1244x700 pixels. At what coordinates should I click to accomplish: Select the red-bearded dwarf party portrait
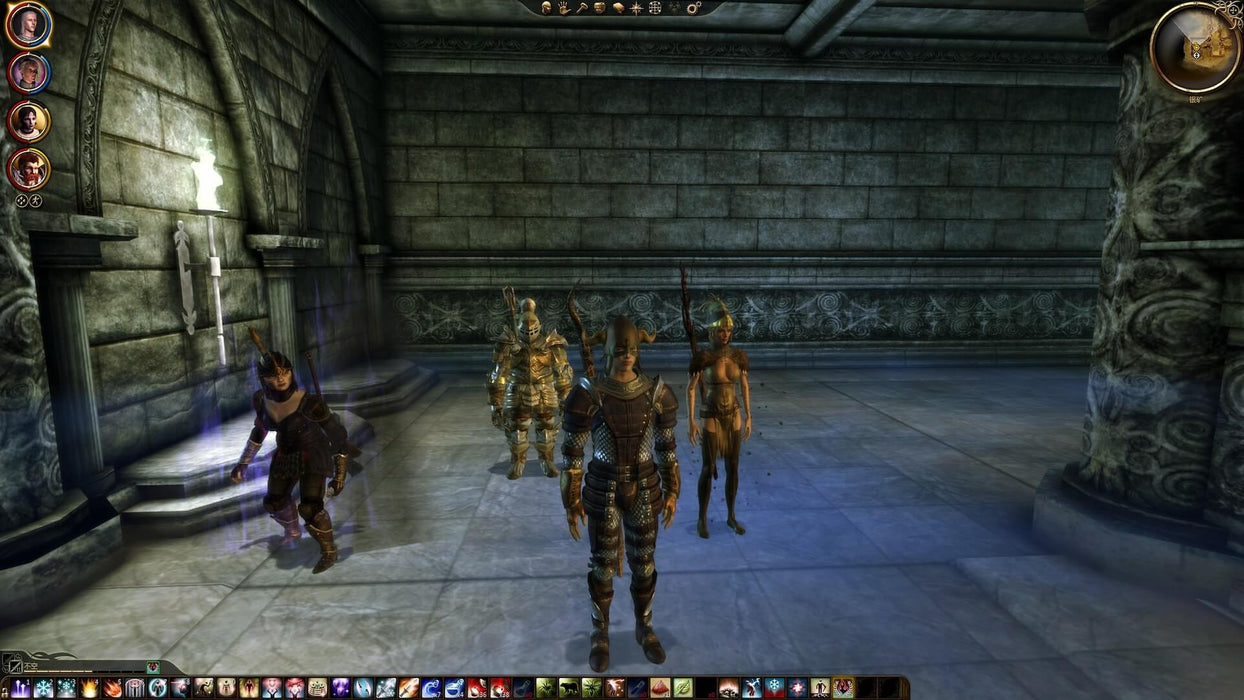pyautogui.click(x=28, y=170)
